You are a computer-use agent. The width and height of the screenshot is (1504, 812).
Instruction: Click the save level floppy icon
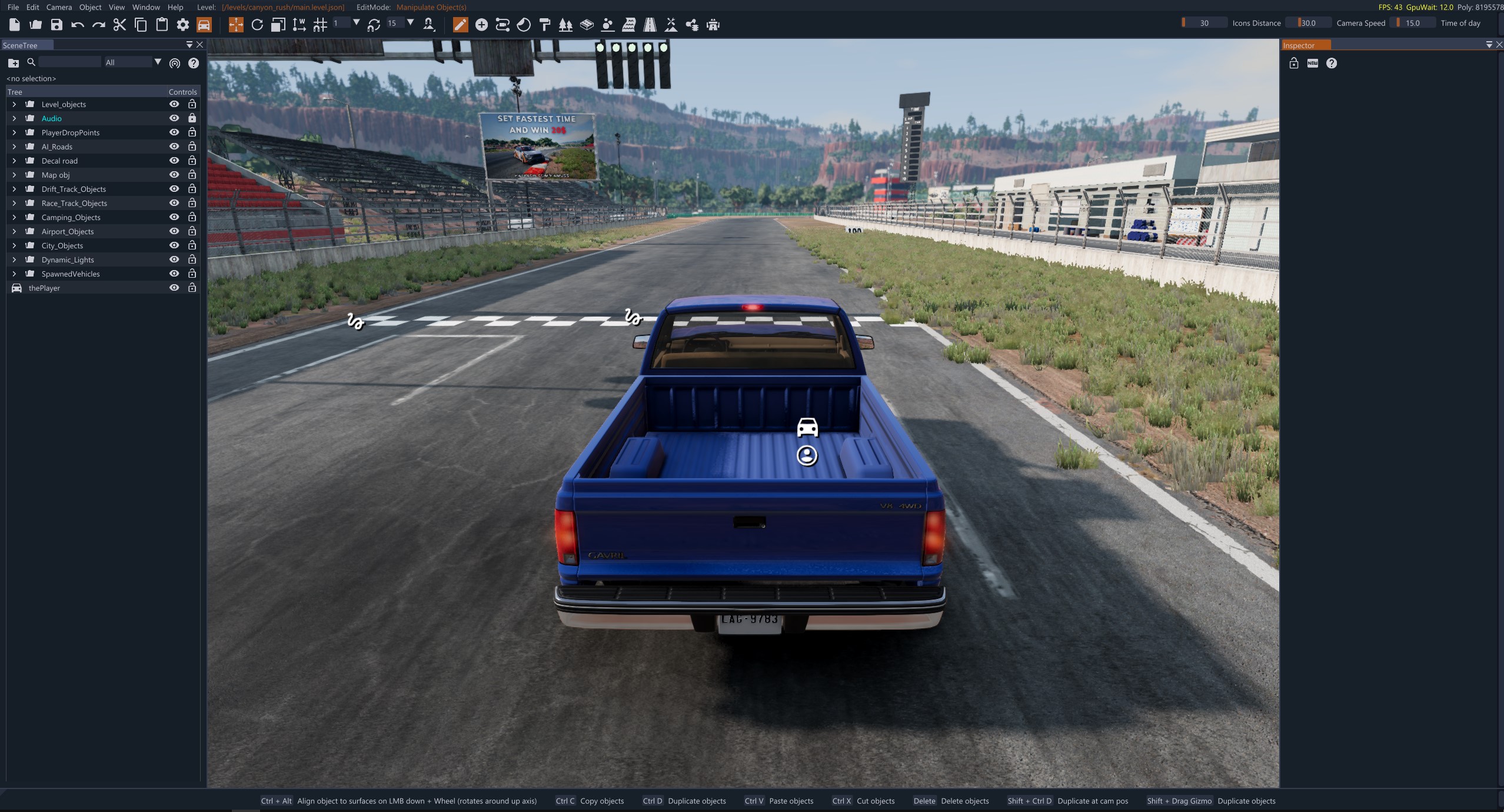pos(56,25)
